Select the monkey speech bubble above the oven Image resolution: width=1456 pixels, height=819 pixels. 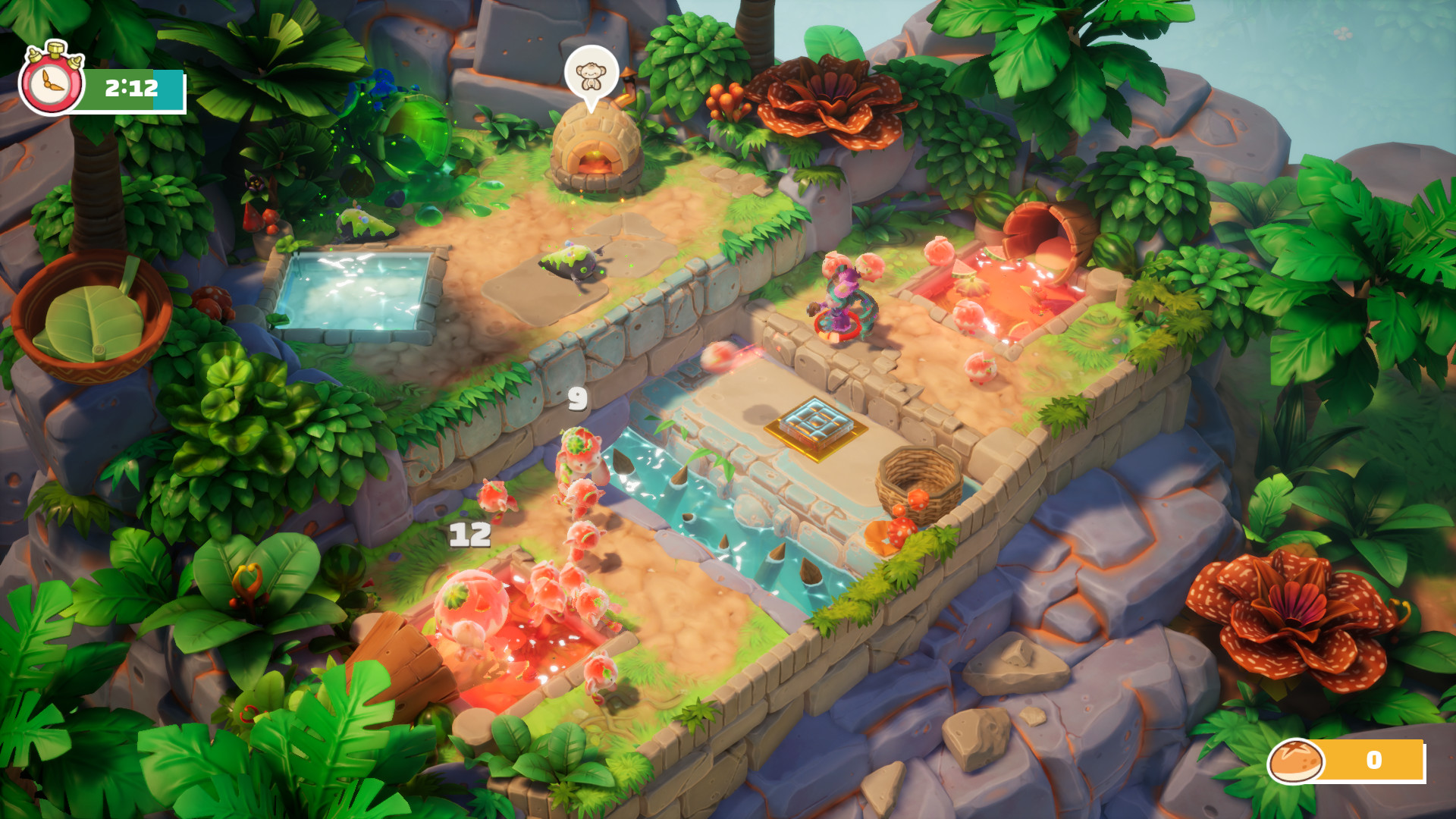(590, 74)
